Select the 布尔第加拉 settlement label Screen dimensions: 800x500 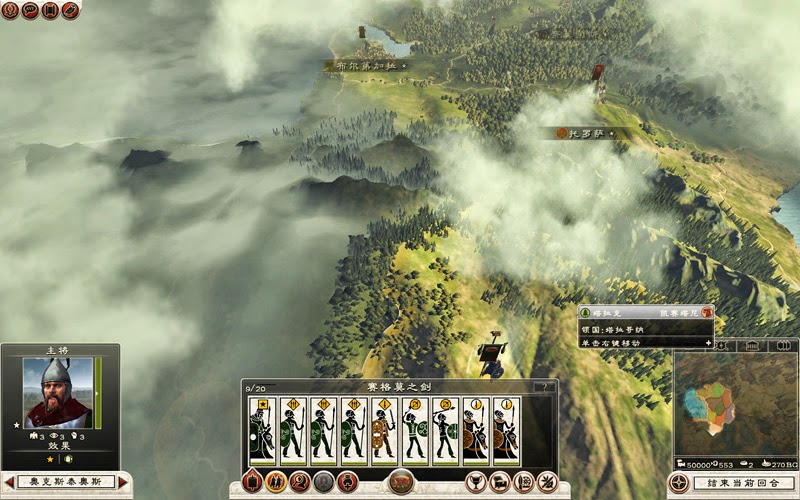click(367, 66)
